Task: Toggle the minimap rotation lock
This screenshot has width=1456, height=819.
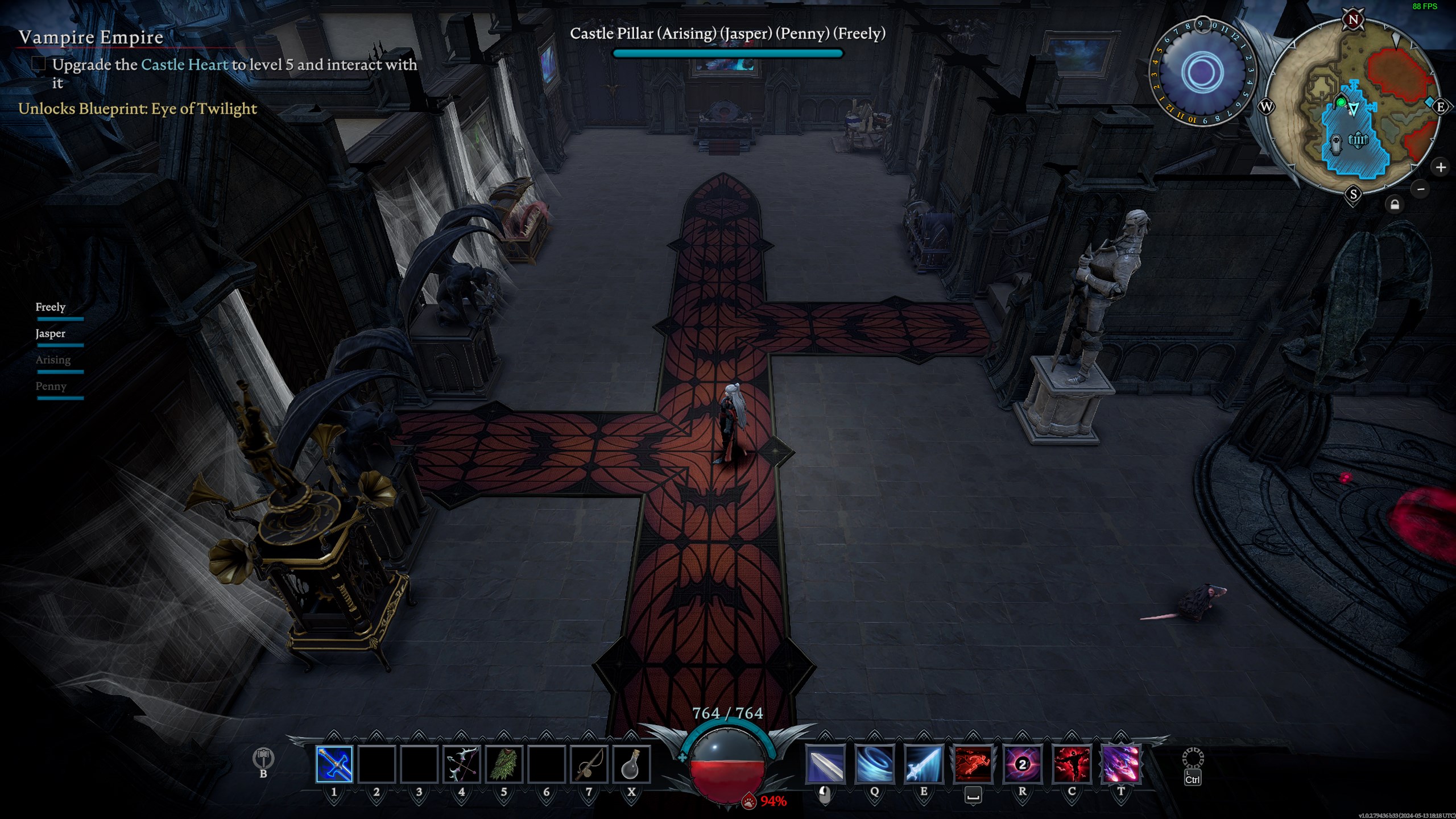Action: pyautogui.click(x=1395, y=204)
